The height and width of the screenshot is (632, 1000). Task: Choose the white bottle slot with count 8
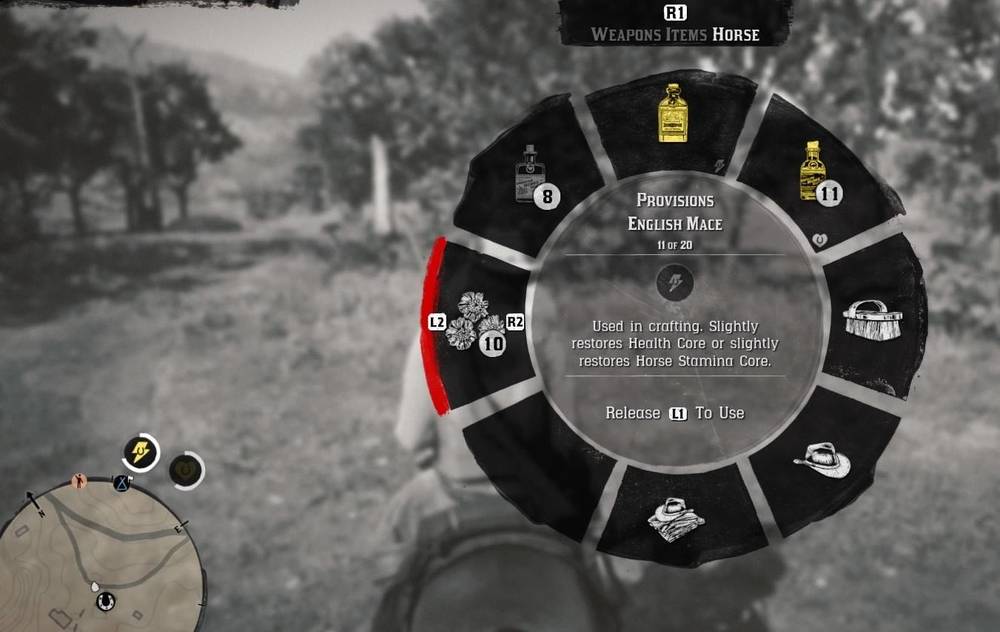(531, 178)
